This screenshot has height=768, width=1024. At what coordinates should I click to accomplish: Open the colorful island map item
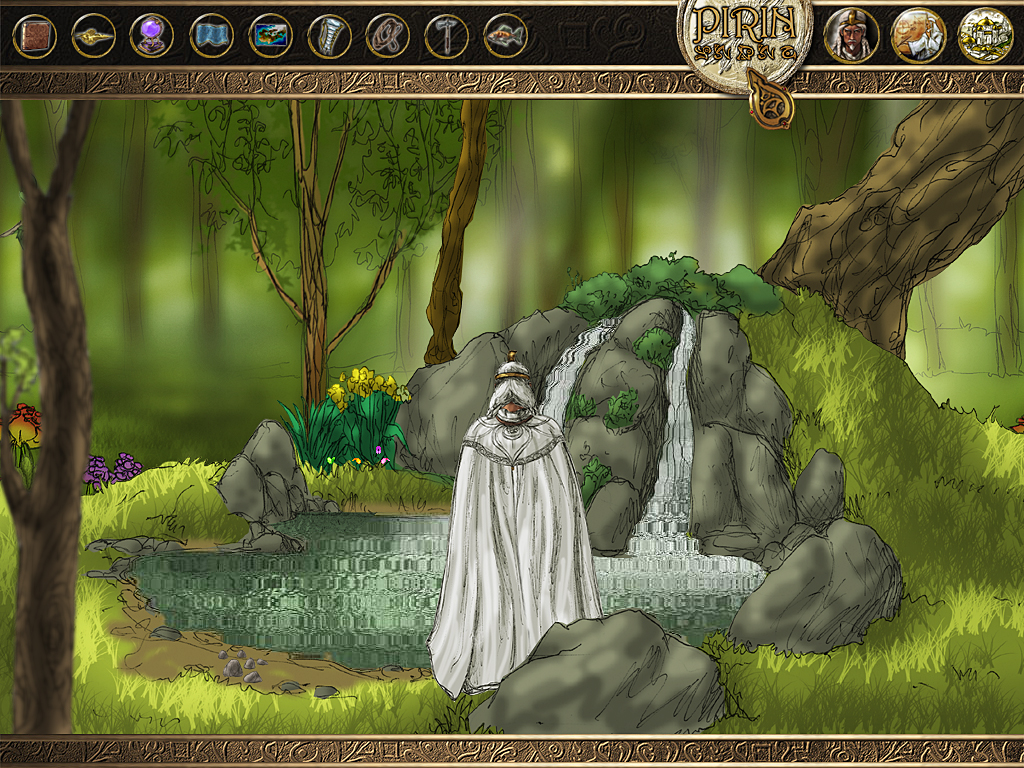tap(270, 36)
